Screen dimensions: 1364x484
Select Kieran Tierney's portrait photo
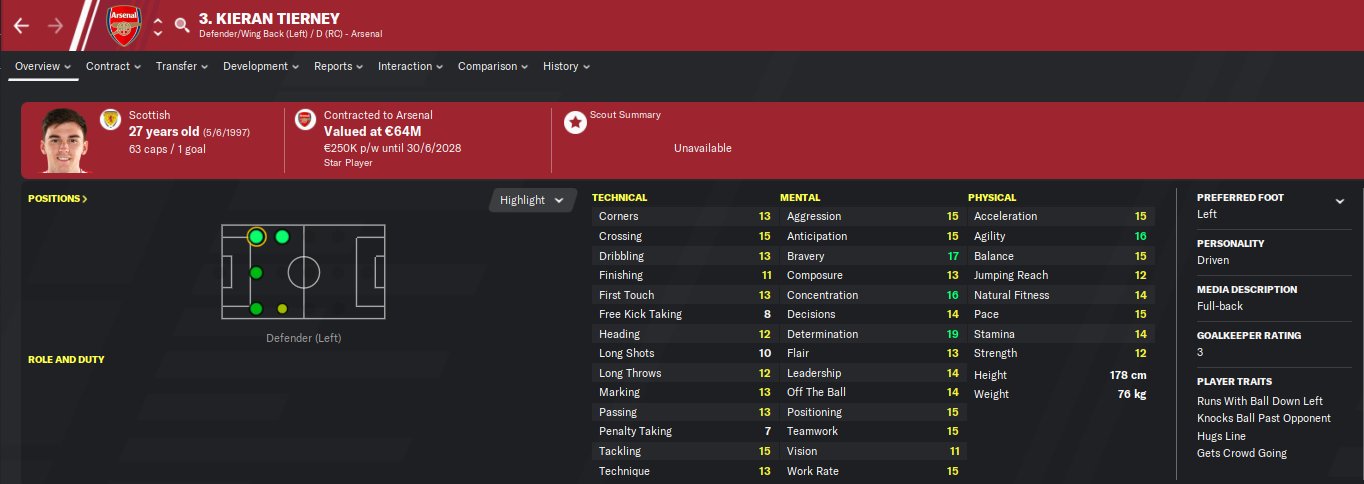click(63, 142)
